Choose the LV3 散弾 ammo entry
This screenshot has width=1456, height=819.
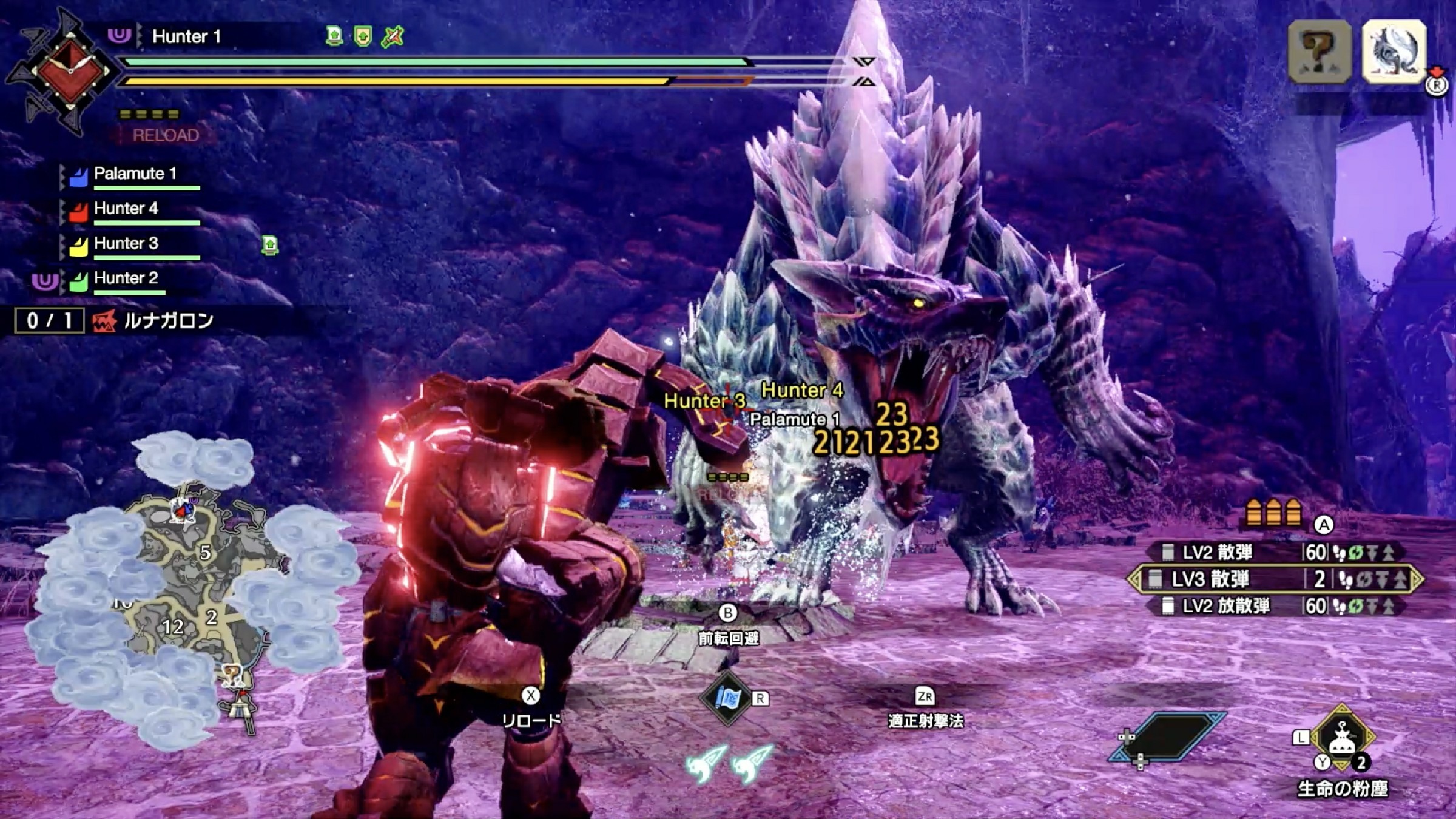pos(1274,579)
